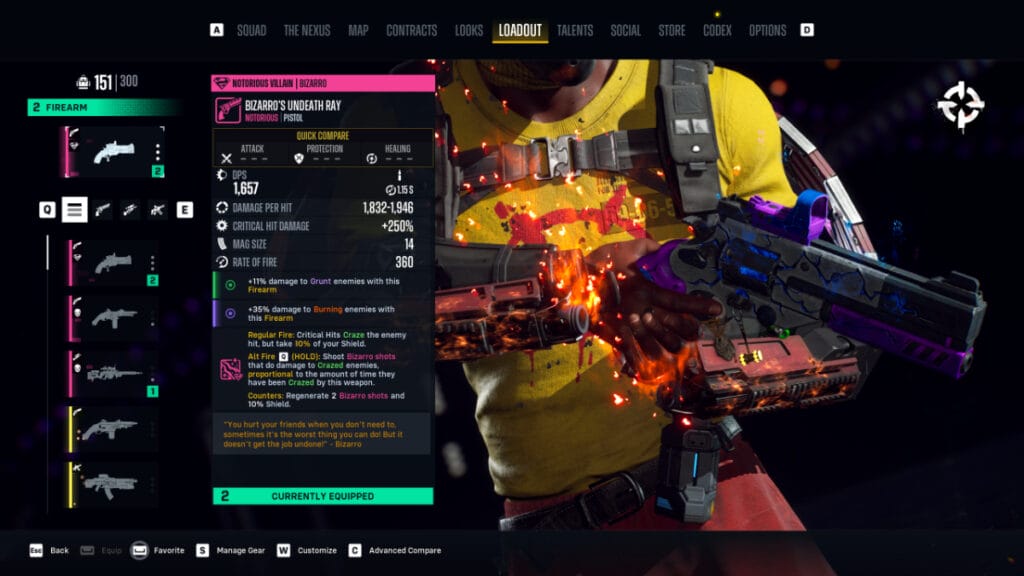Select the Looks tab
The width and height of the screenshot is (1024, 576).
click(x=469, y=30)
